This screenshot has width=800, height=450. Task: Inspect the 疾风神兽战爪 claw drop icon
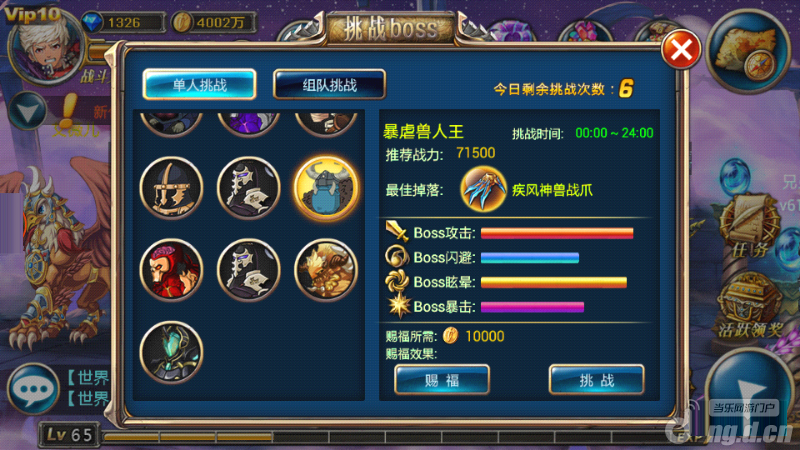pos(485,189)
